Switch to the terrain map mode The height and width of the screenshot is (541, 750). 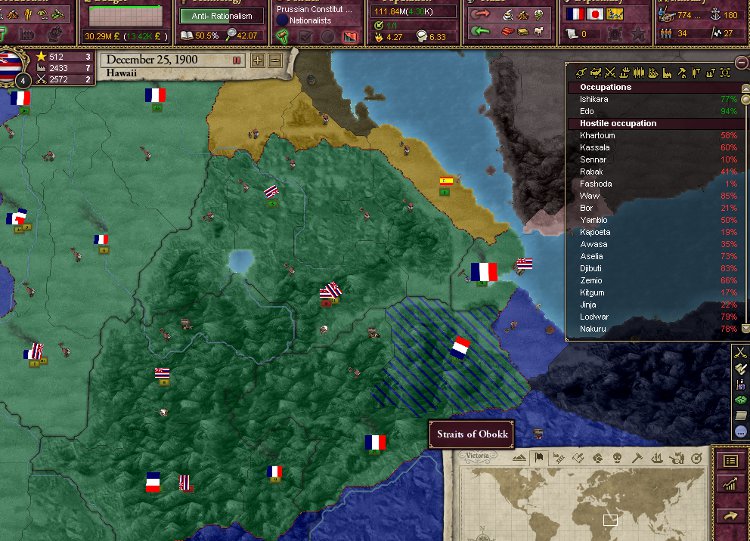point(520,459)
